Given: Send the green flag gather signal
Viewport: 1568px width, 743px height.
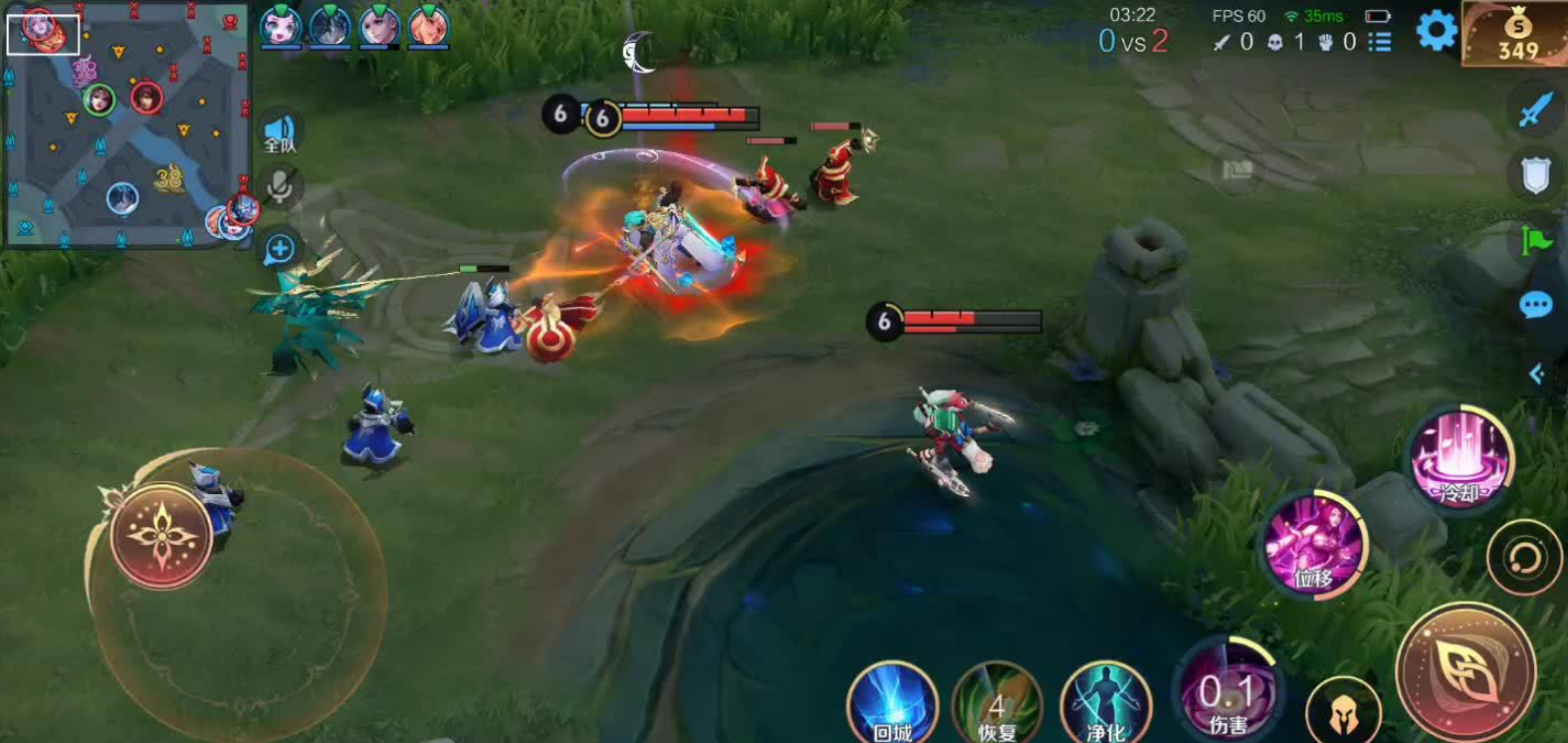Looking at the screenshot, I should (x=1535, y=240).
